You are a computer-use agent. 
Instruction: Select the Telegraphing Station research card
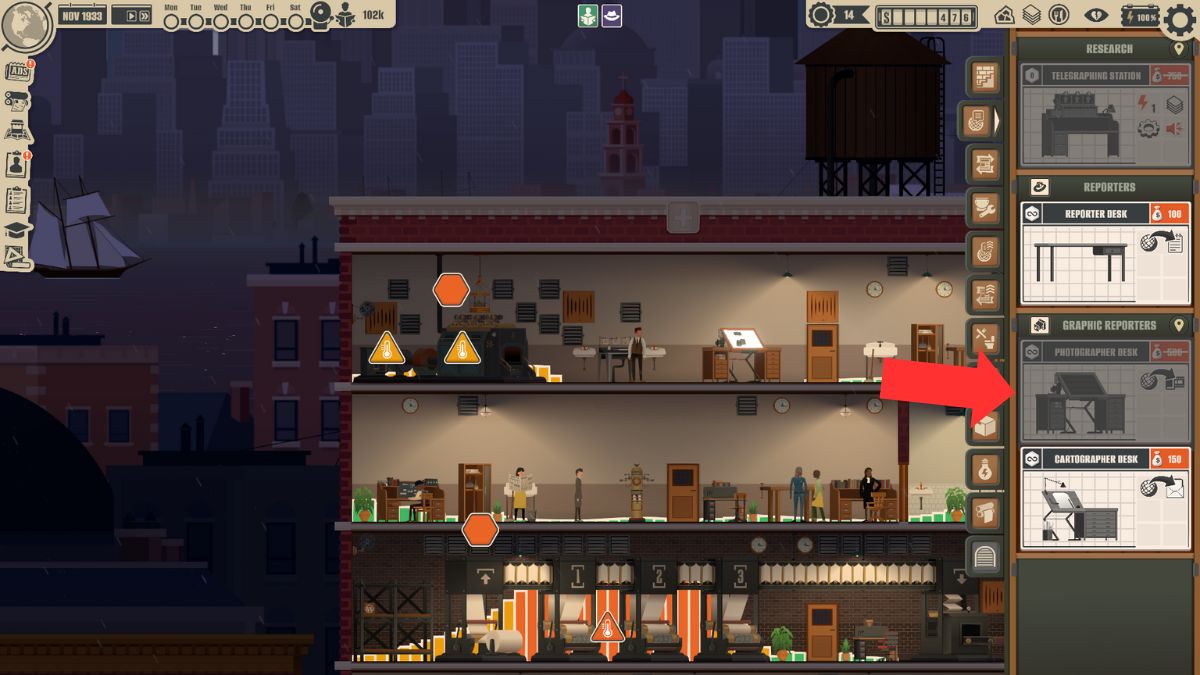click(1105, 115)
